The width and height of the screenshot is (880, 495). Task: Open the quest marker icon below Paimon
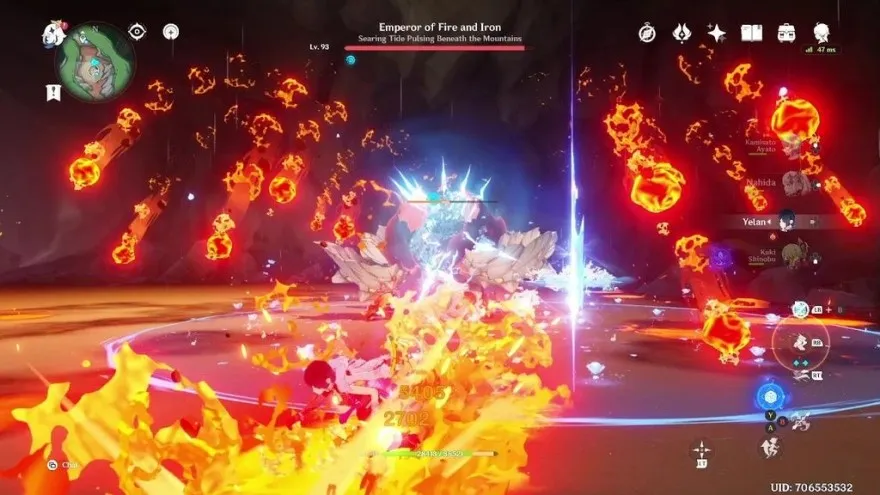tap(54, 92)
